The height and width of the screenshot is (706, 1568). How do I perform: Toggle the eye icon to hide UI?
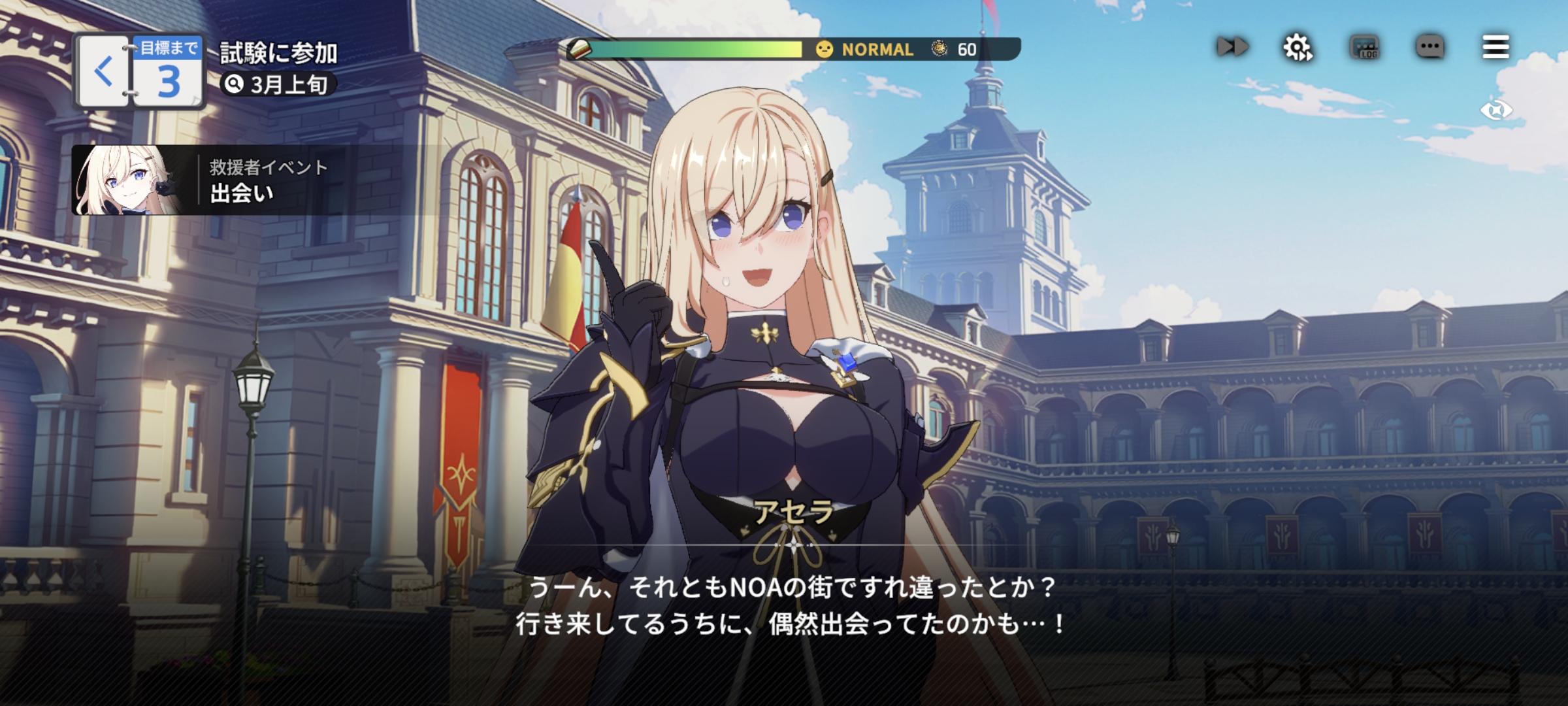(x=1495, y=110)
